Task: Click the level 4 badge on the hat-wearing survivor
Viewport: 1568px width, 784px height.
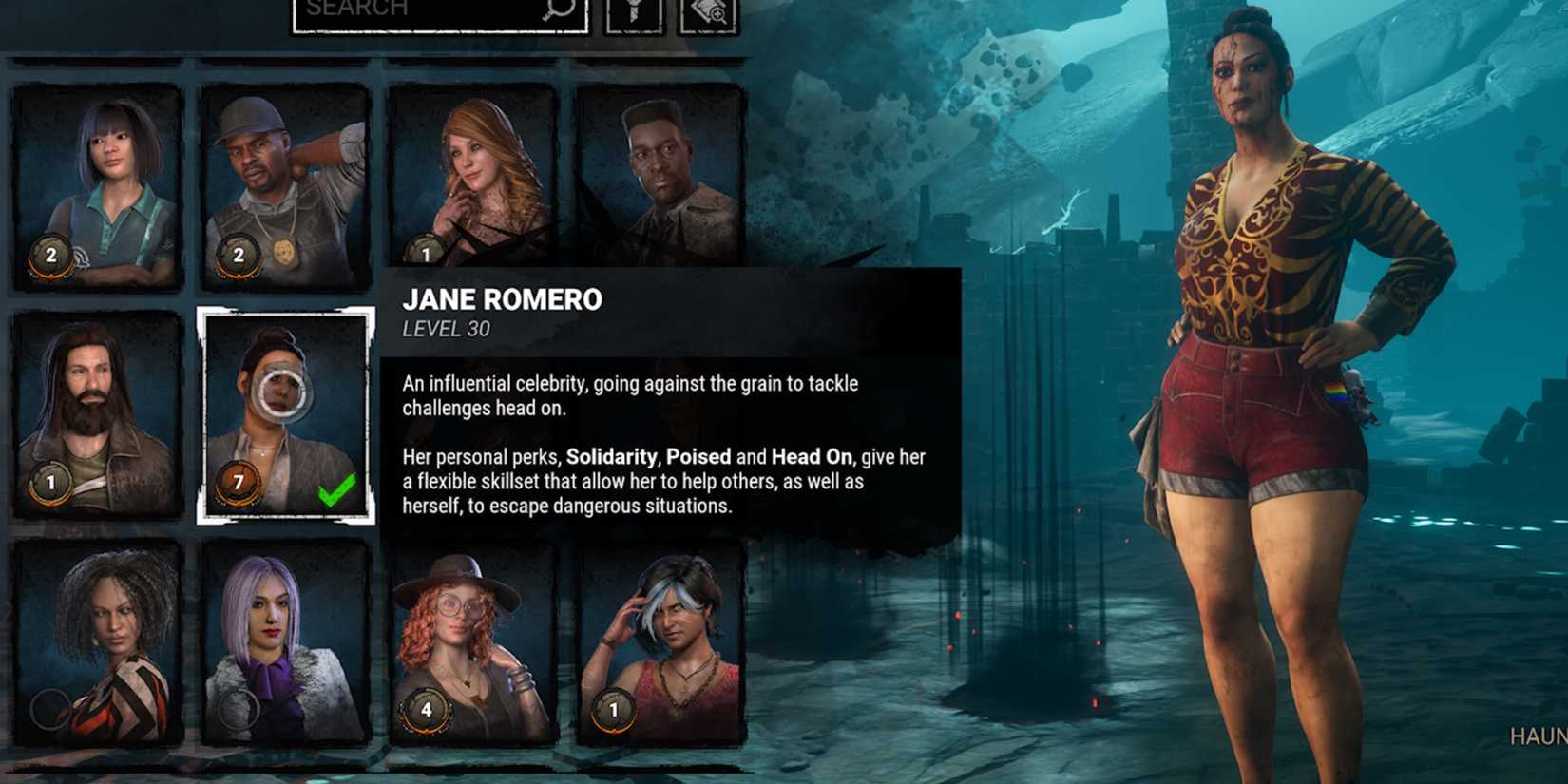Action: 427,708
